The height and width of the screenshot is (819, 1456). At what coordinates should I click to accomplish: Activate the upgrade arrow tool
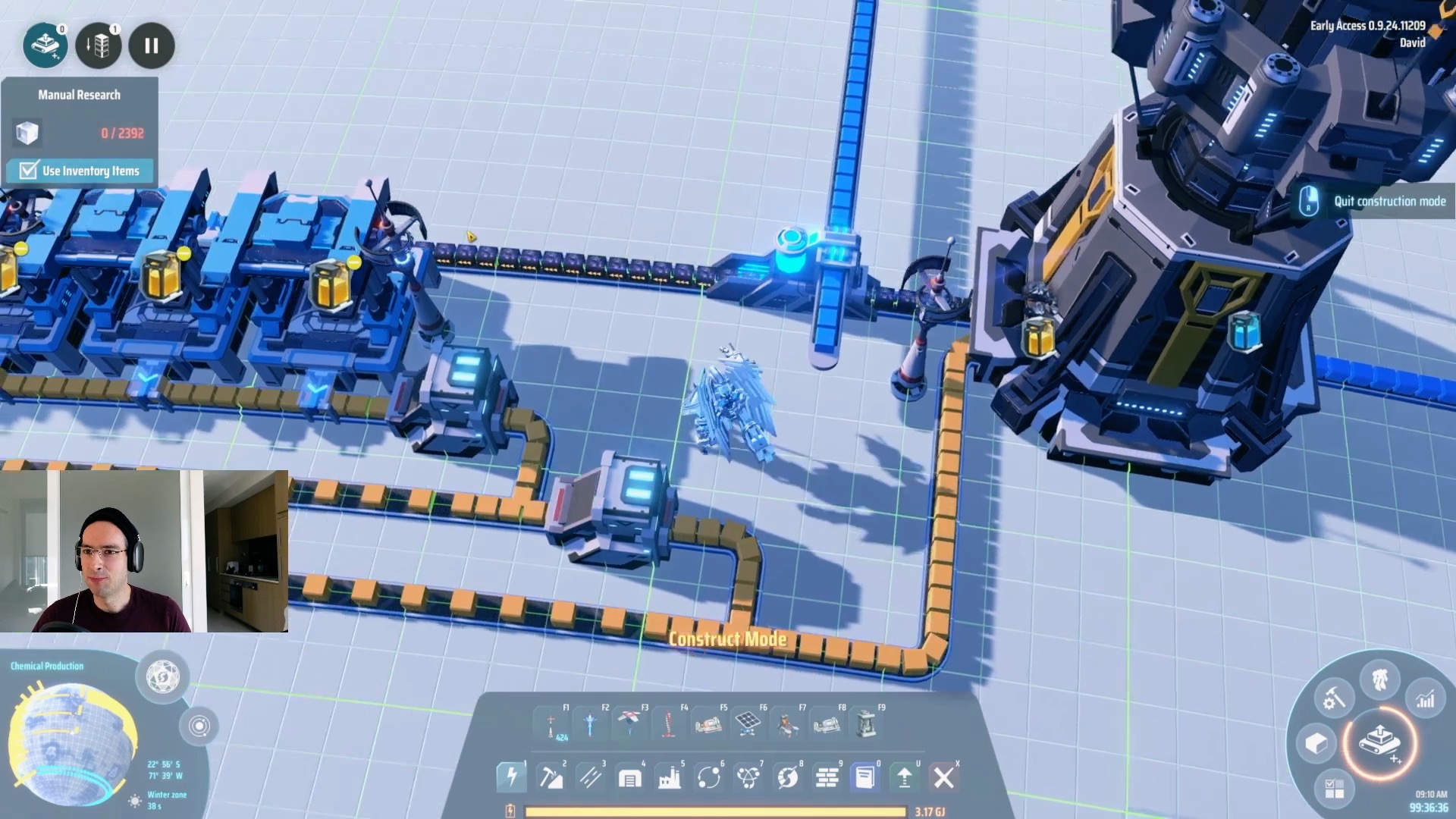(x=904, y=777)
